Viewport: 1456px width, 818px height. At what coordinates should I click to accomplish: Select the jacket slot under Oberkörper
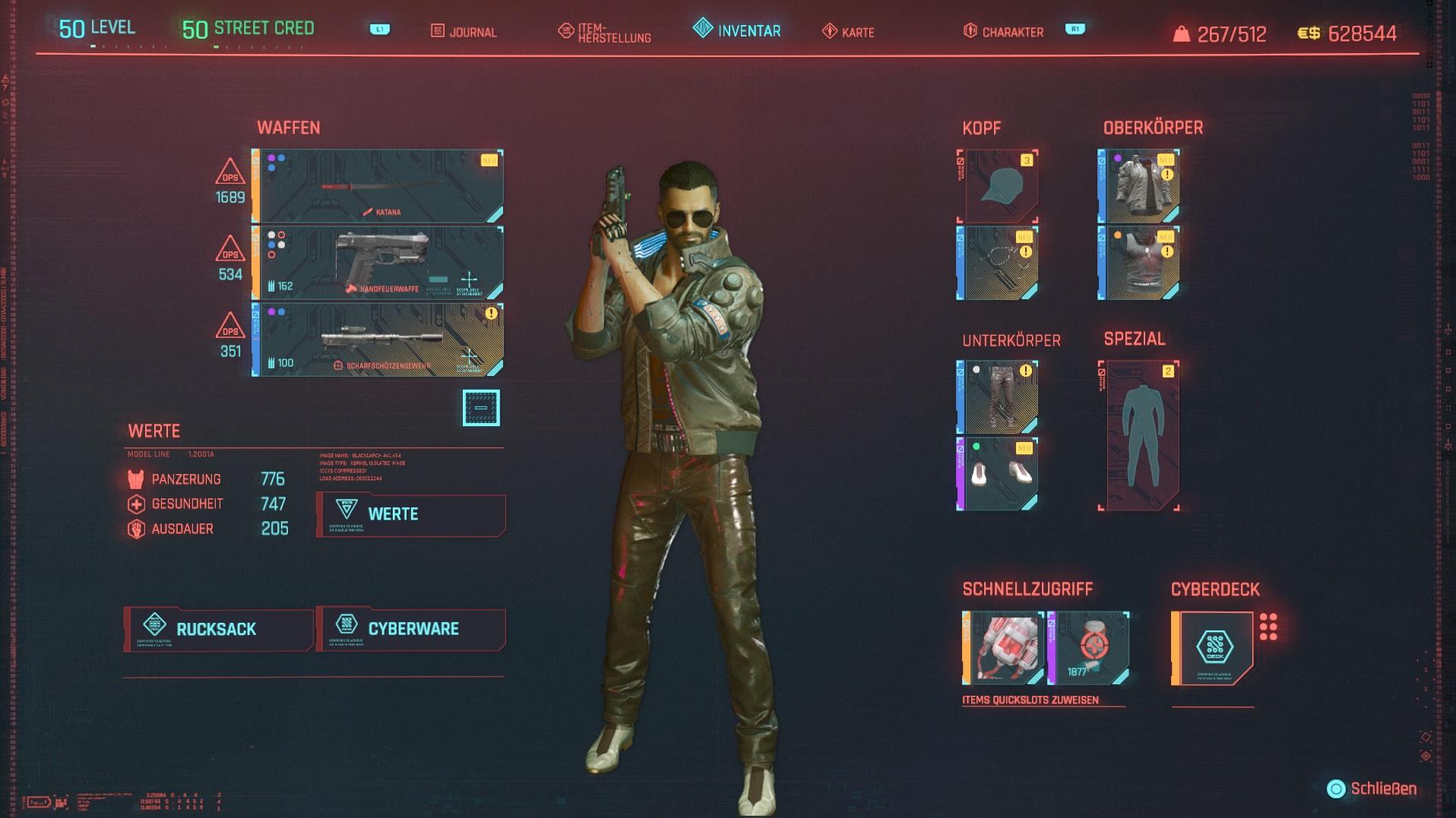1139,186
